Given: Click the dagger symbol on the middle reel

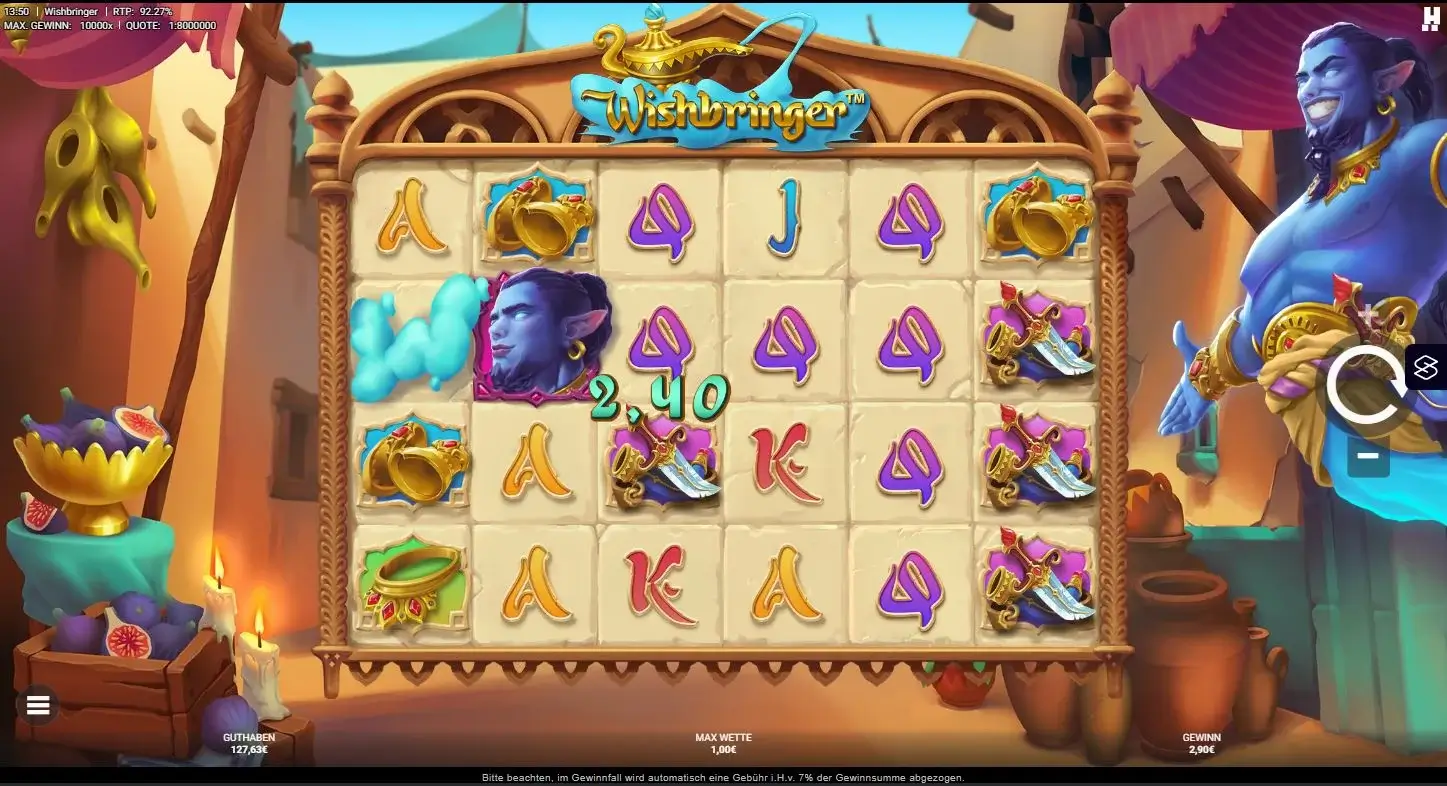Looking at the screenshot, I should pyautogui.click(x=662, y=463).
